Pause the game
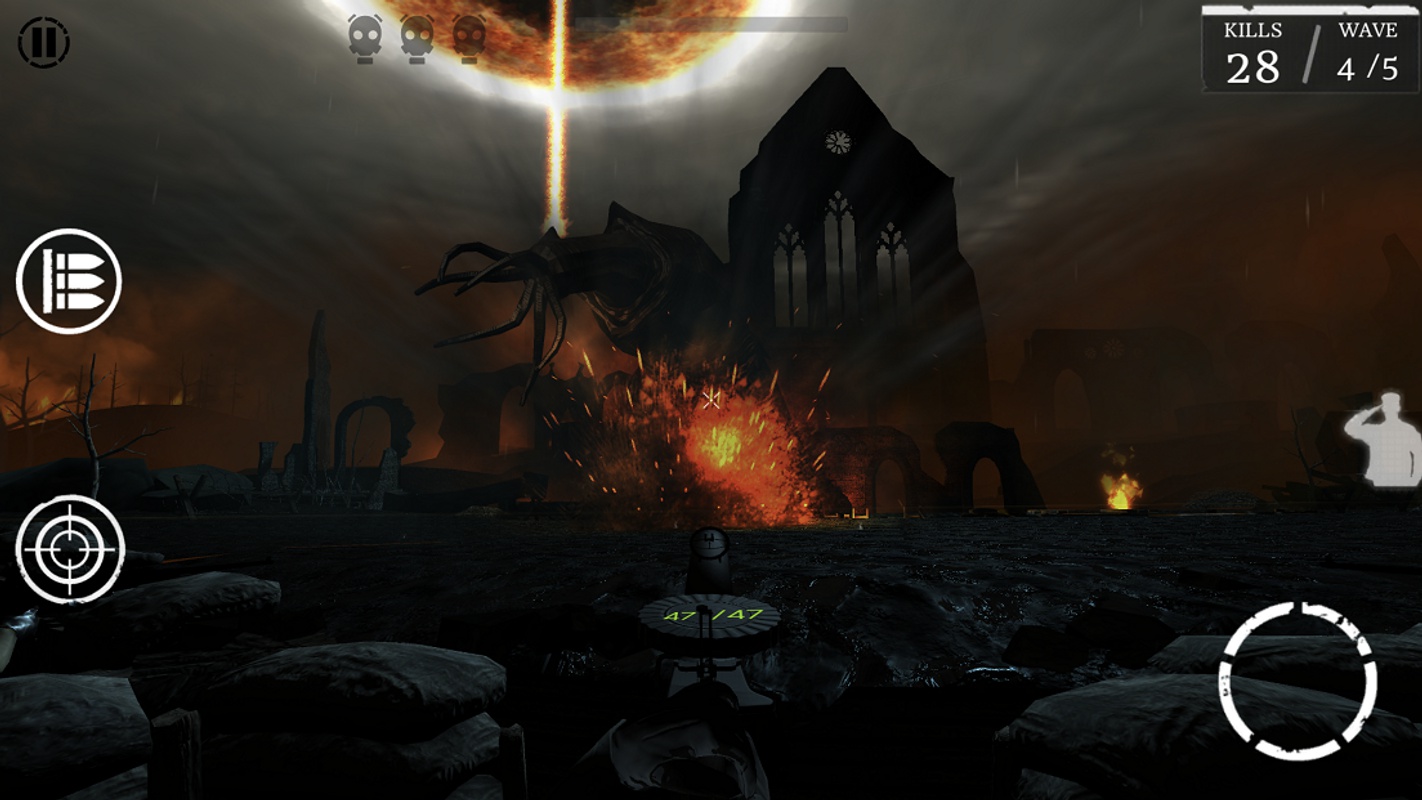Image resolution: width=1422 pixels, height=800 pixels. click(43, 42)
